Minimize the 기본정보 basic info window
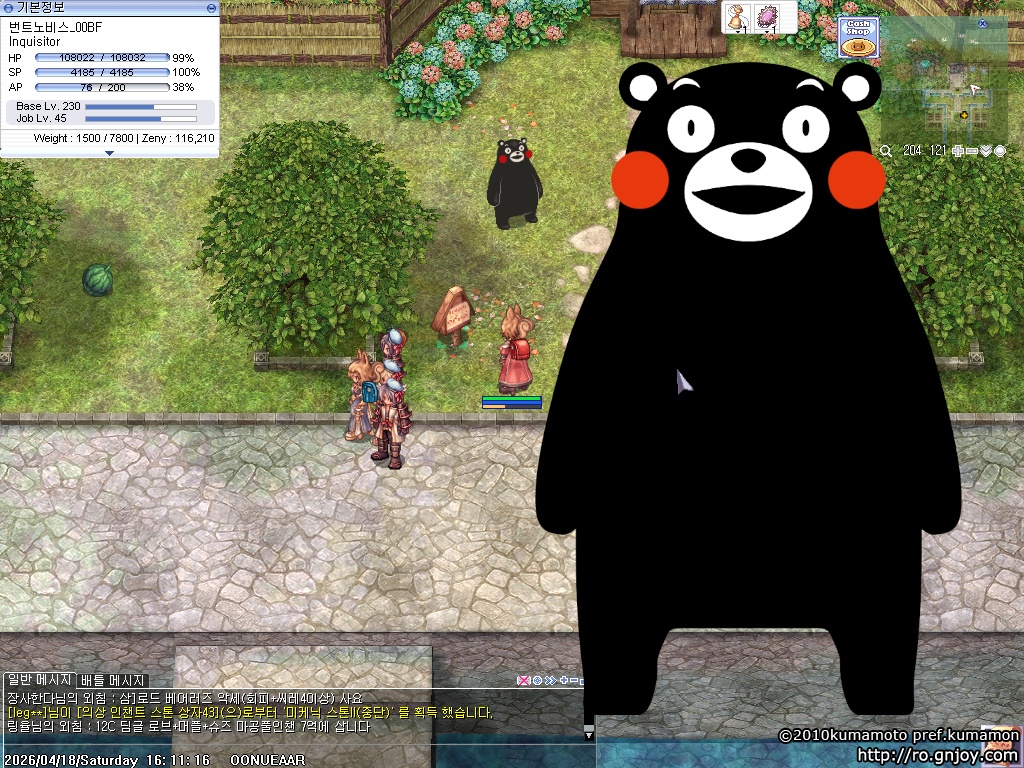The width and height of the screenshot is (1024, 768). point(211,8)
